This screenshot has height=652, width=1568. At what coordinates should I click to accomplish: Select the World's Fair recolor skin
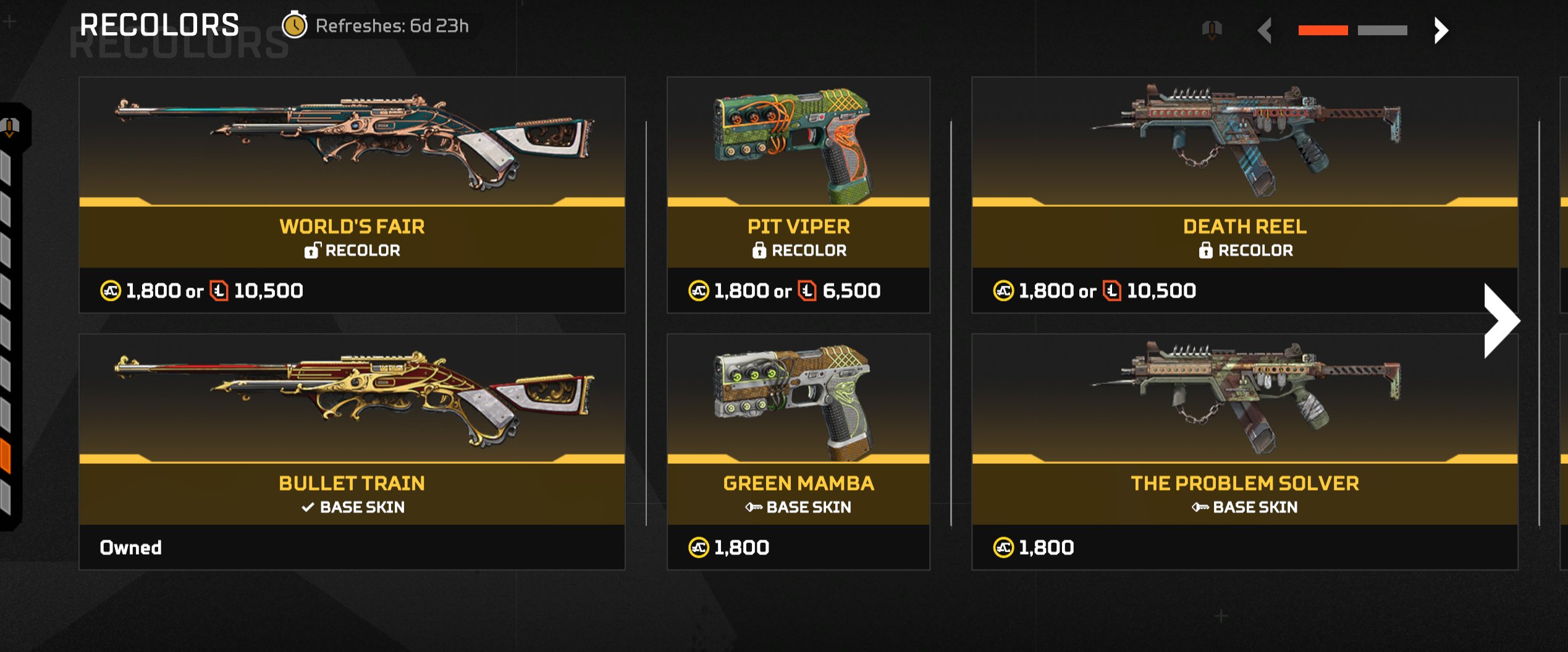coord(352,194)
